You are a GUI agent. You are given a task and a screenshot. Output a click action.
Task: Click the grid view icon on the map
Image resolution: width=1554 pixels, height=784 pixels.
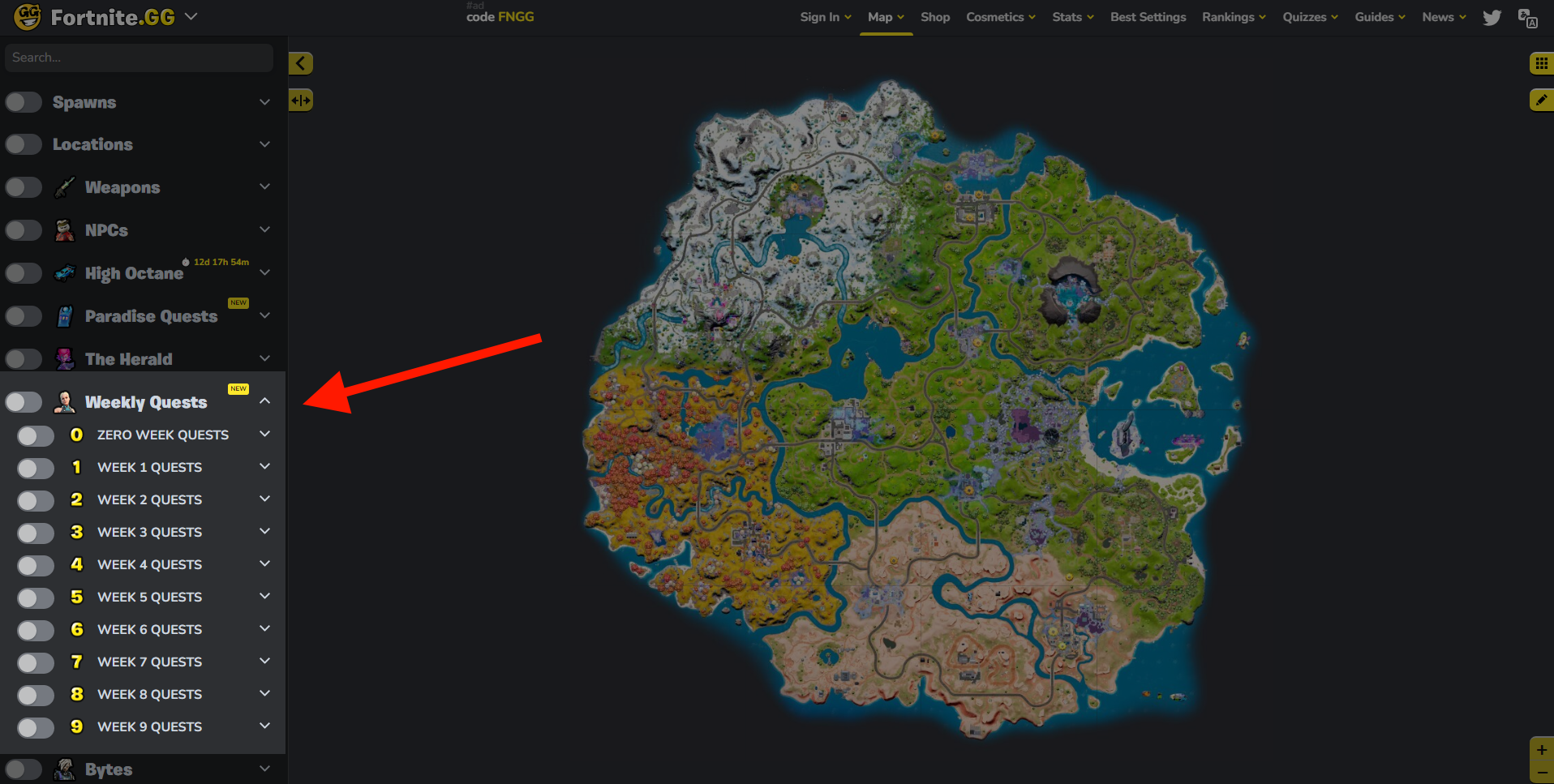[x=1542, y=63]
